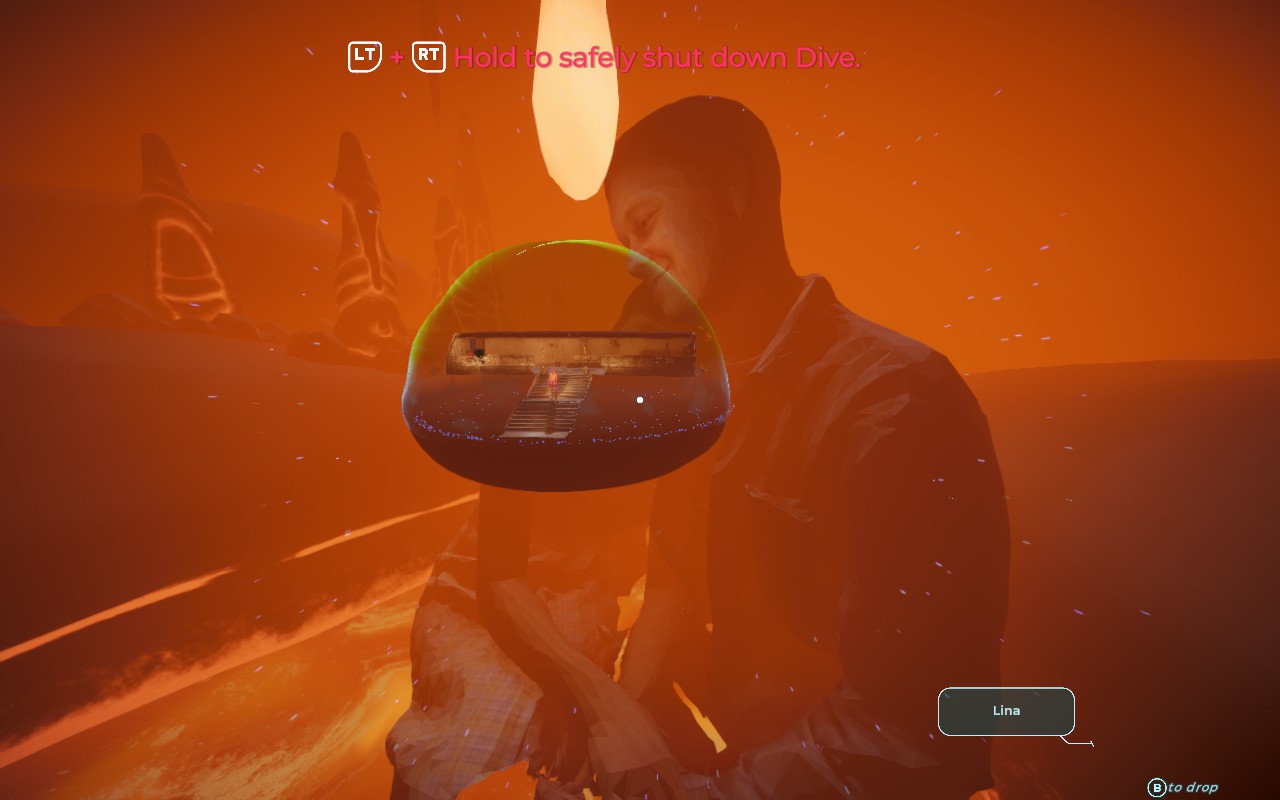The height and width of the screenshot is (800, 1280).
Task: Click the LT trigger button icon
Action: (x=363, y=57)
